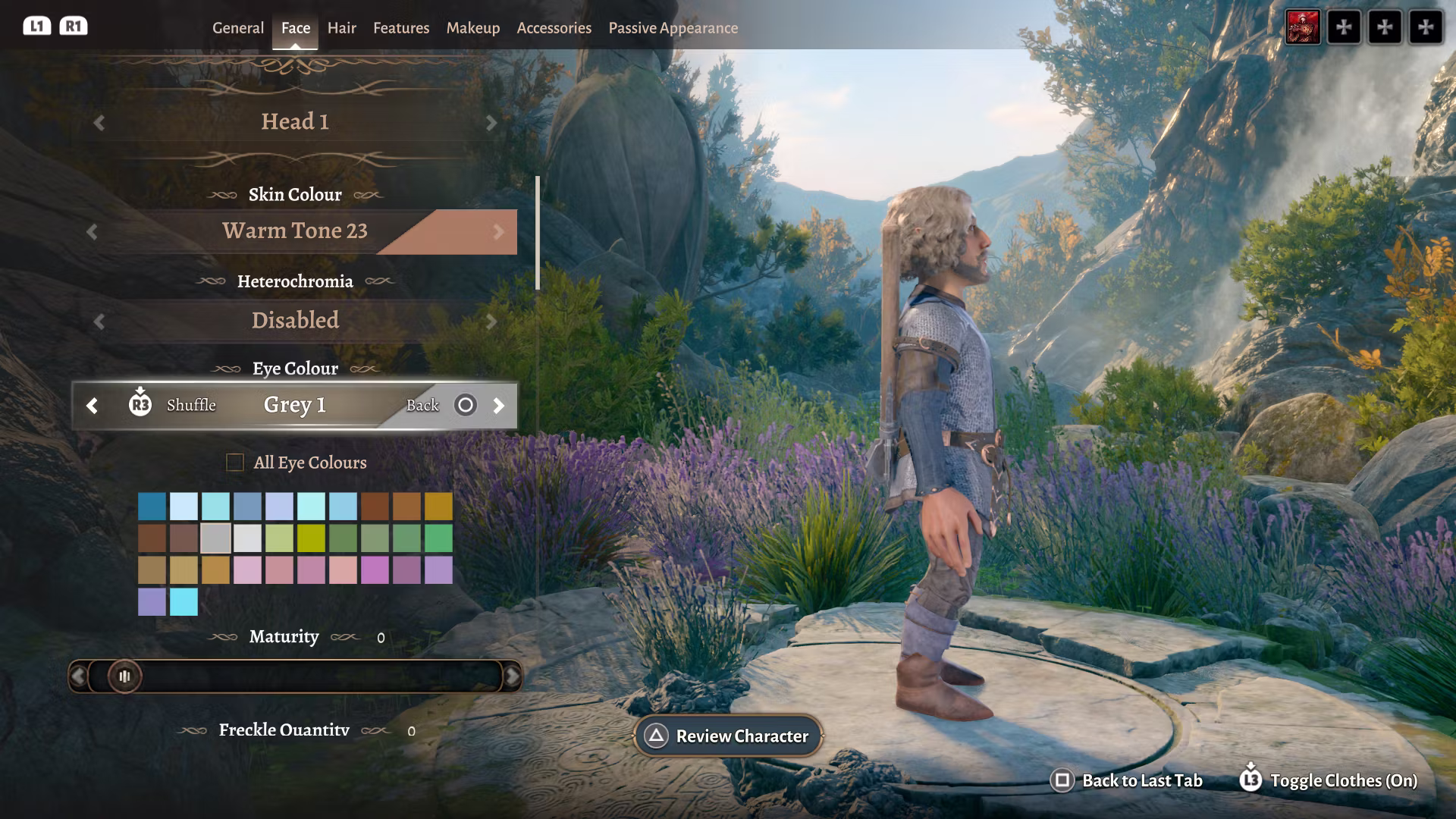Switch to Passive Appearance tab

(x=673, y=28)
